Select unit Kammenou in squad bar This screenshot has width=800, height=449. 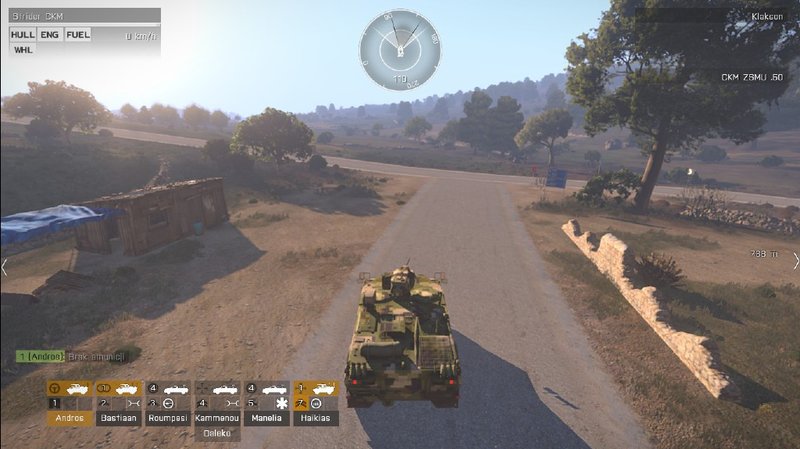coord(217,418)
